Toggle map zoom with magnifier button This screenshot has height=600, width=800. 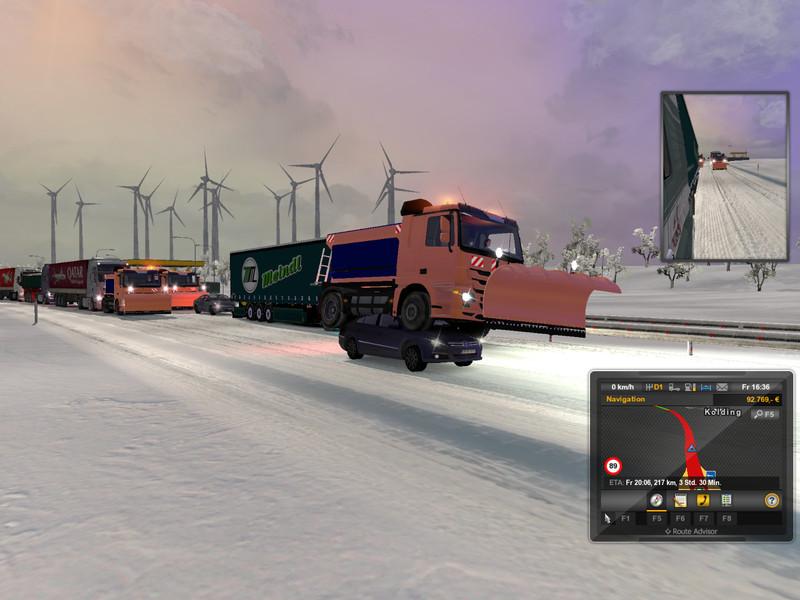point(766,413)
